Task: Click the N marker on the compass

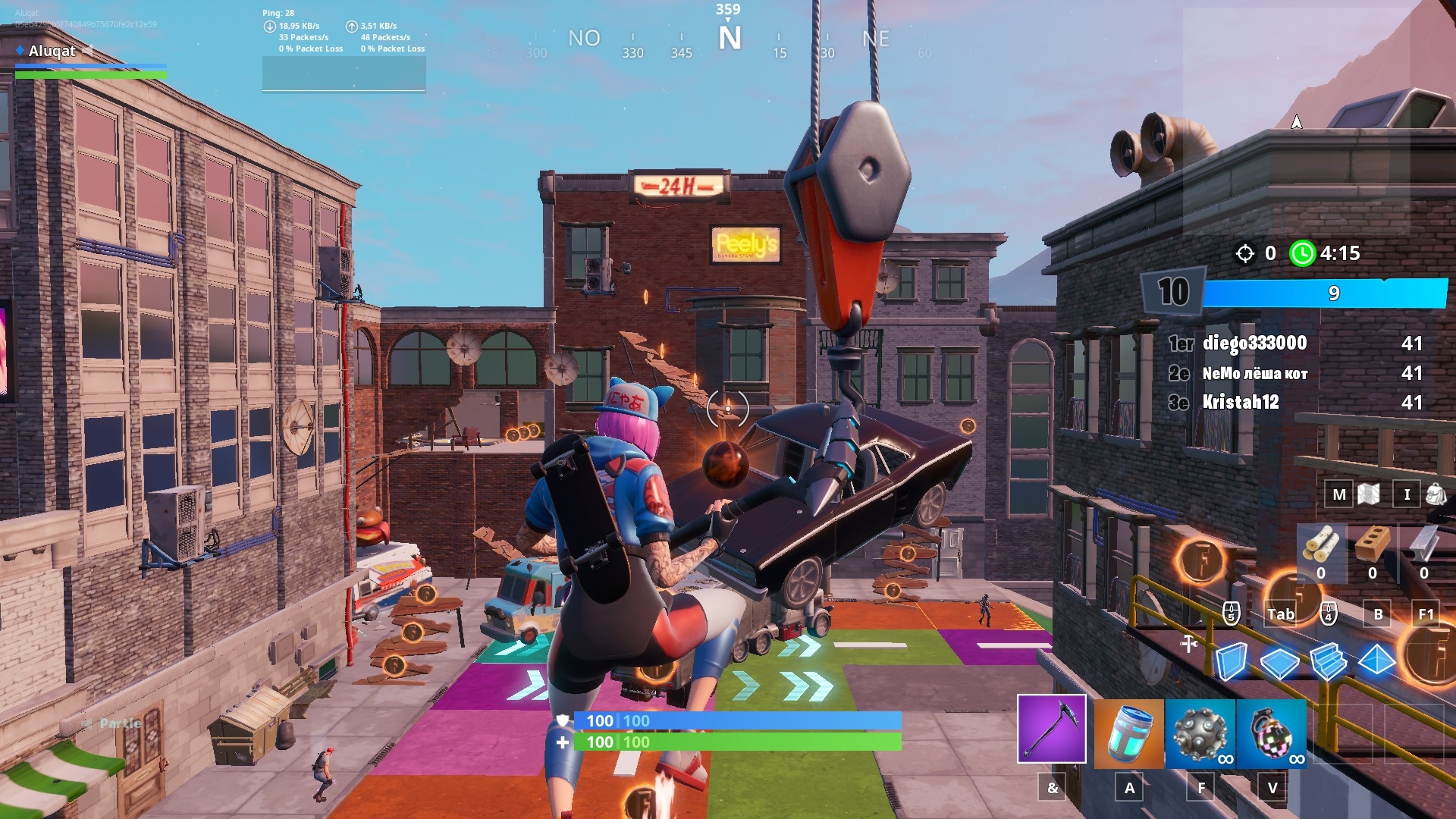Action: point(731,37)
